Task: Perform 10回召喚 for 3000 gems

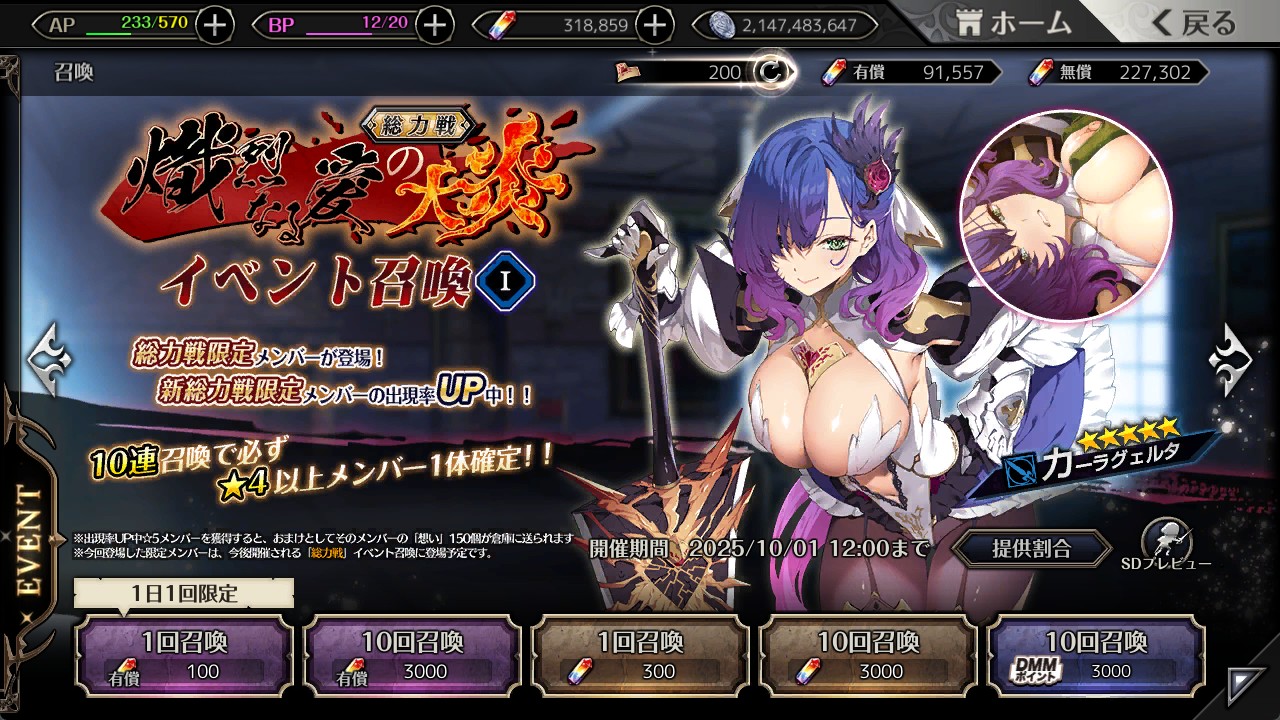Action: 868,655
